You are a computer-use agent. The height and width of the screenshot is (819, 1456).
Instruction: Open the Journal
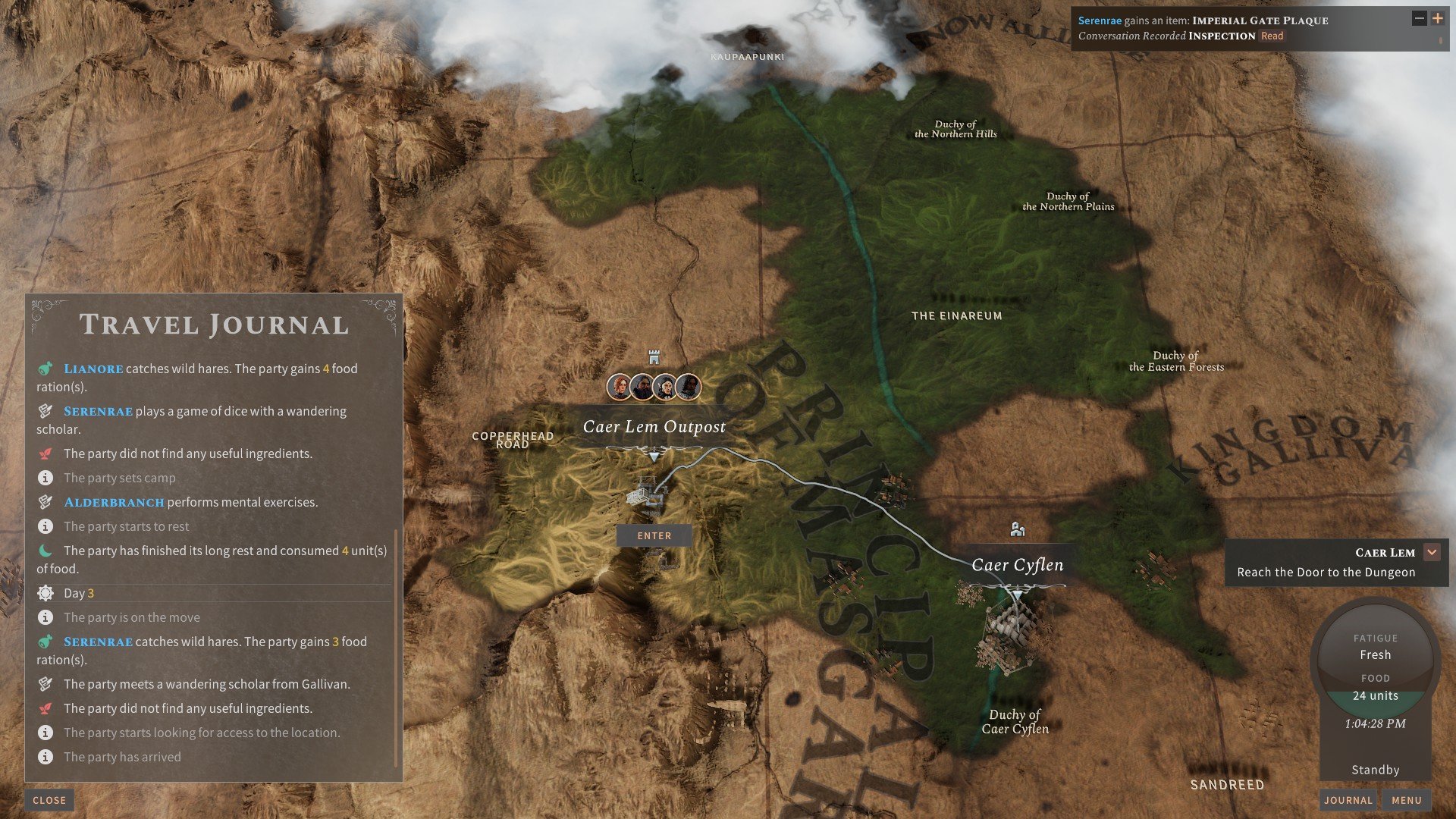tap(1348, 800)
